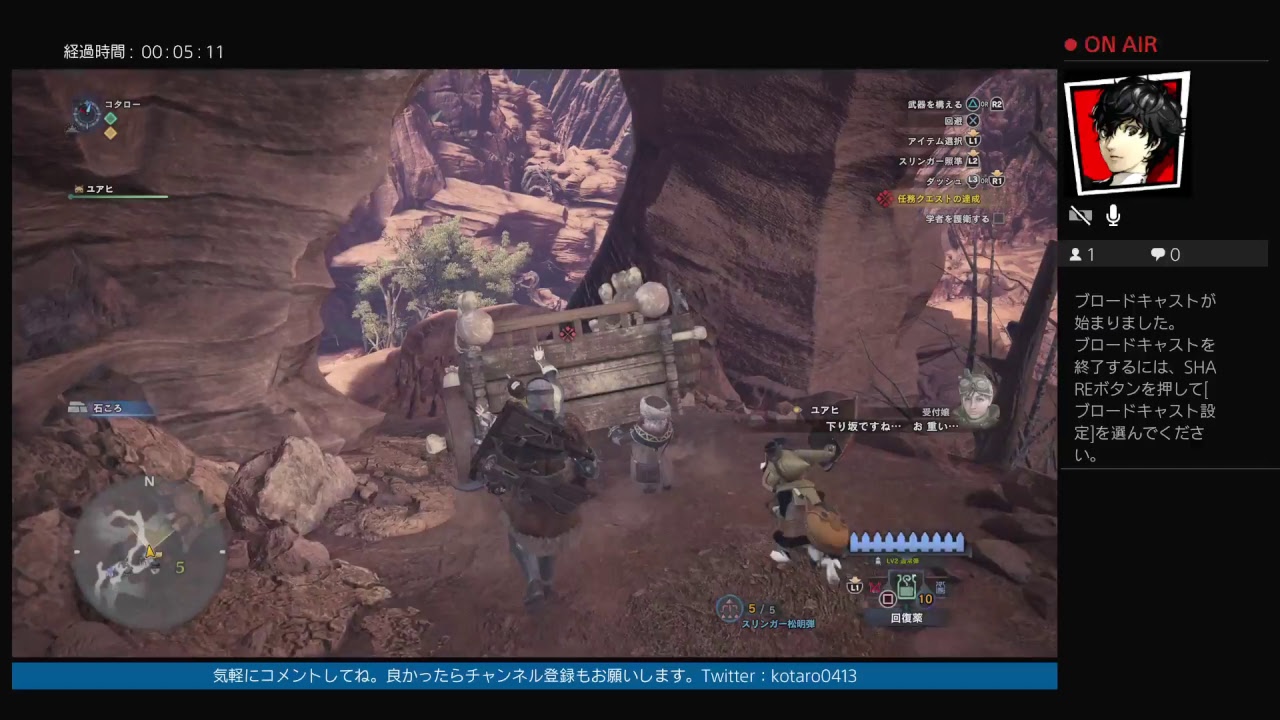Click the microphone icon in the sidebar
The width and height of the screenshot is (1280, 720).
(x=1112, y=214)
